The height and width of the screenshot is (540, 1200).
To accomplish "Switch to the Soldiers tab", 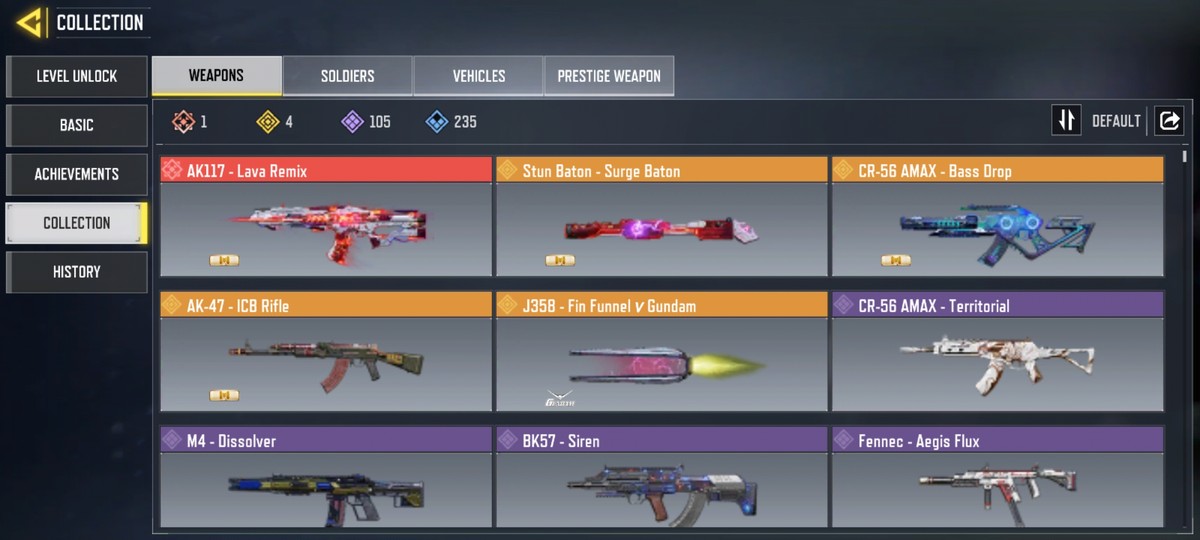I will [x=347, y=76].
